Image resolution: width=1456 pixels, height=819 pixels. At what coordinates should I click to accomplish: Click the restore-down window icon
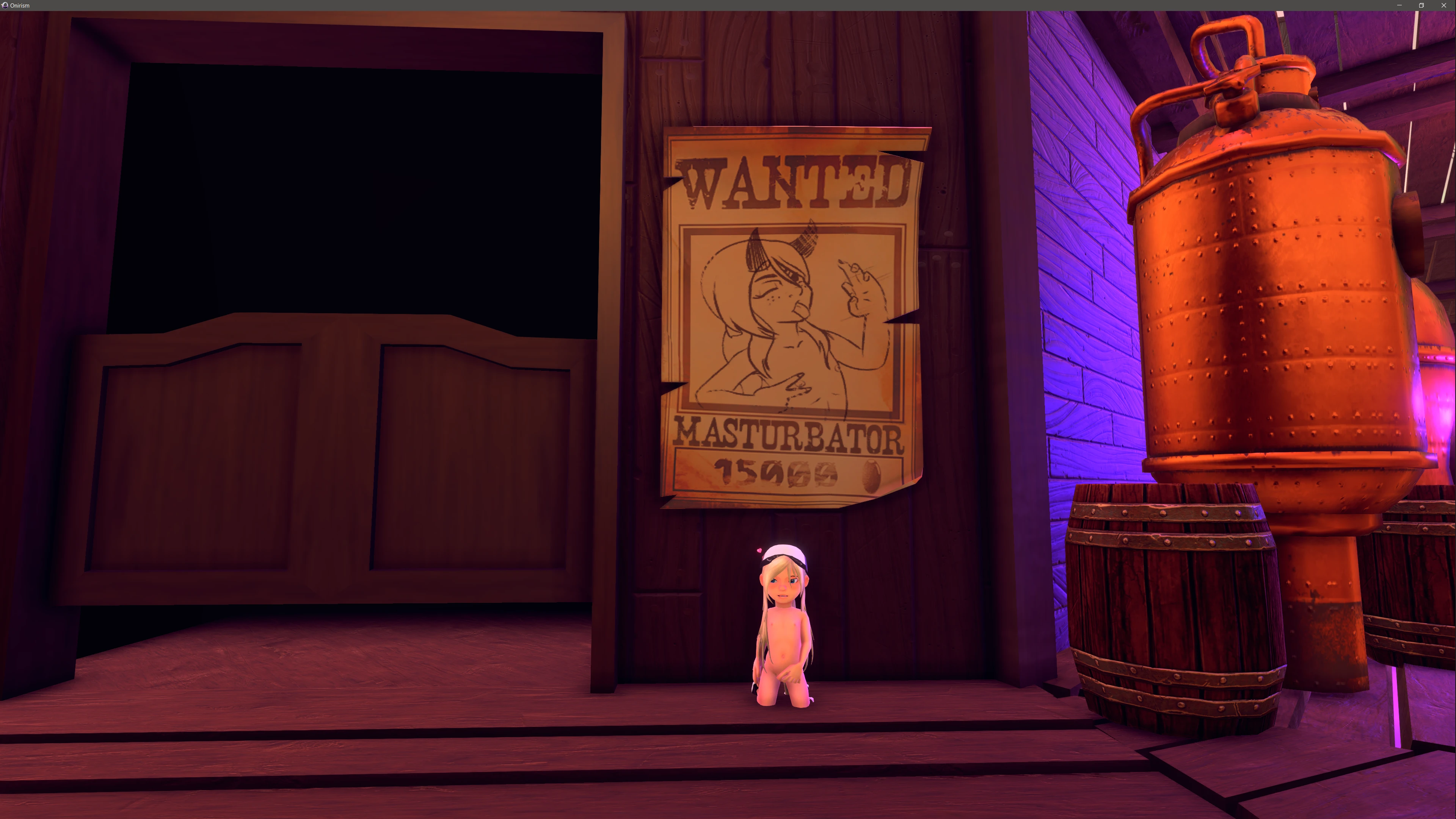point(1421,5)
